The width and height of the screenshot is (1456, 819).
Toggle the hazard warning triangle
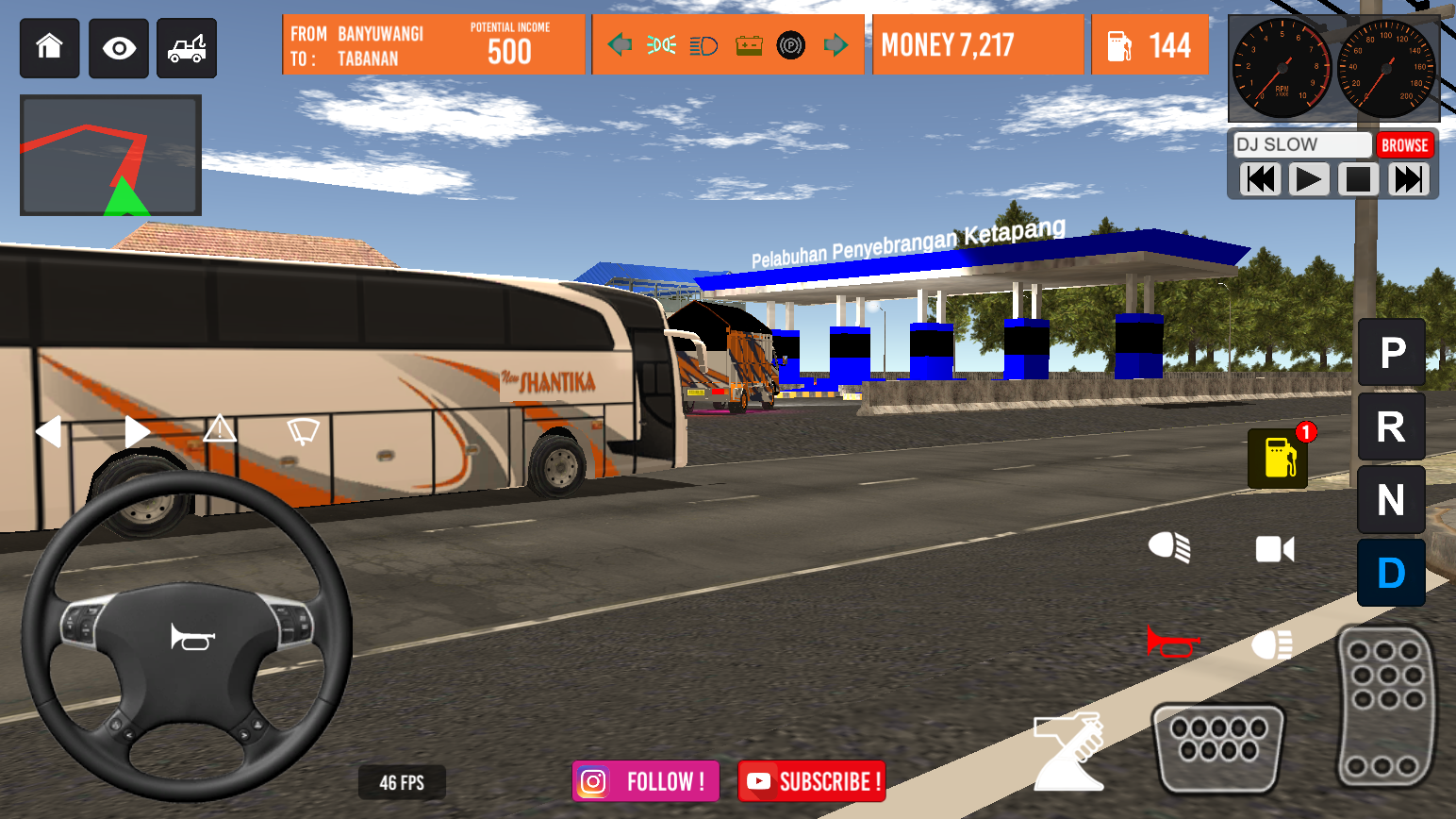click(219, 430)
